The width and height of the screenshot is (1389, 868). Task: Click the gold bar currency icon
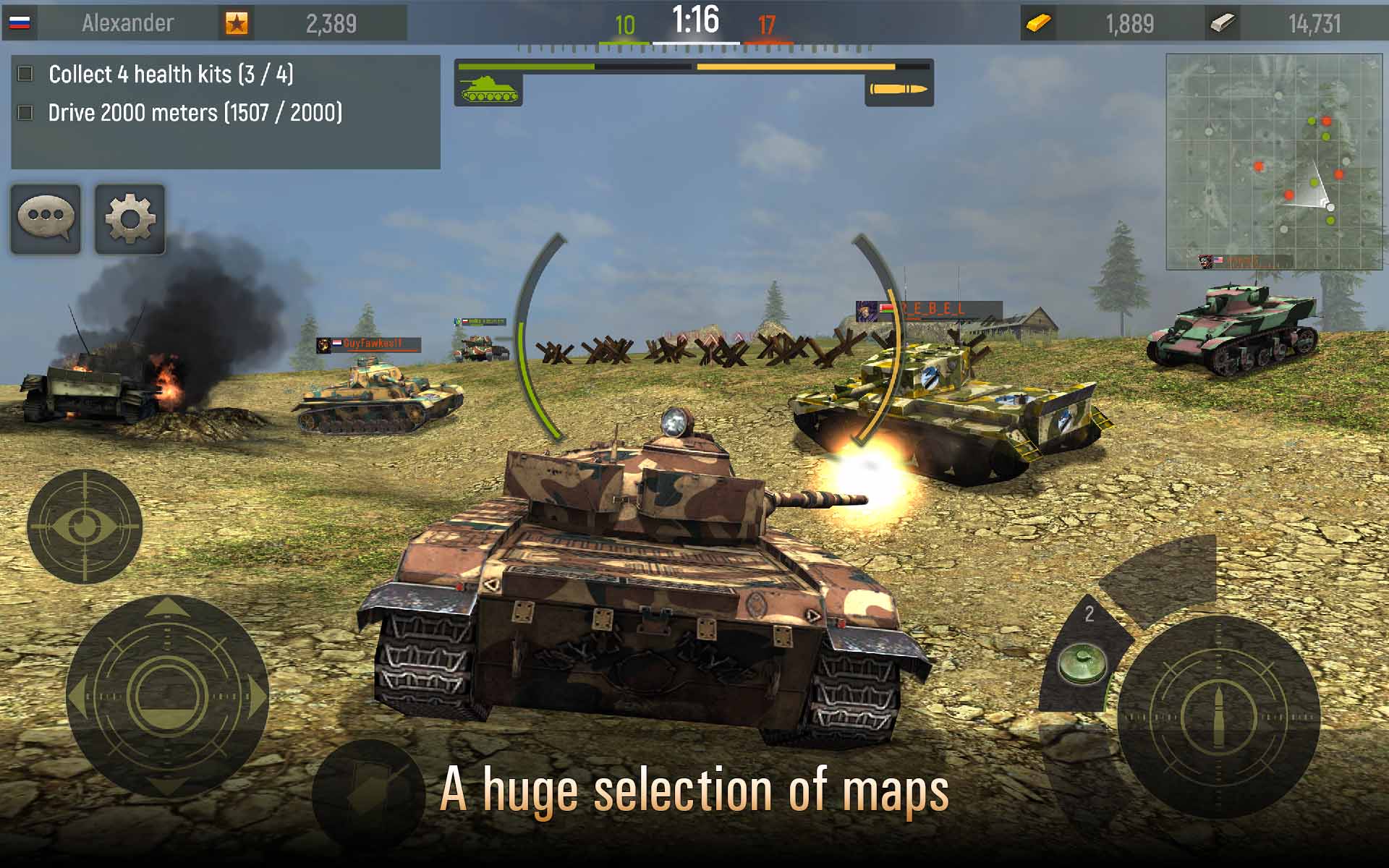[1039, 23]
